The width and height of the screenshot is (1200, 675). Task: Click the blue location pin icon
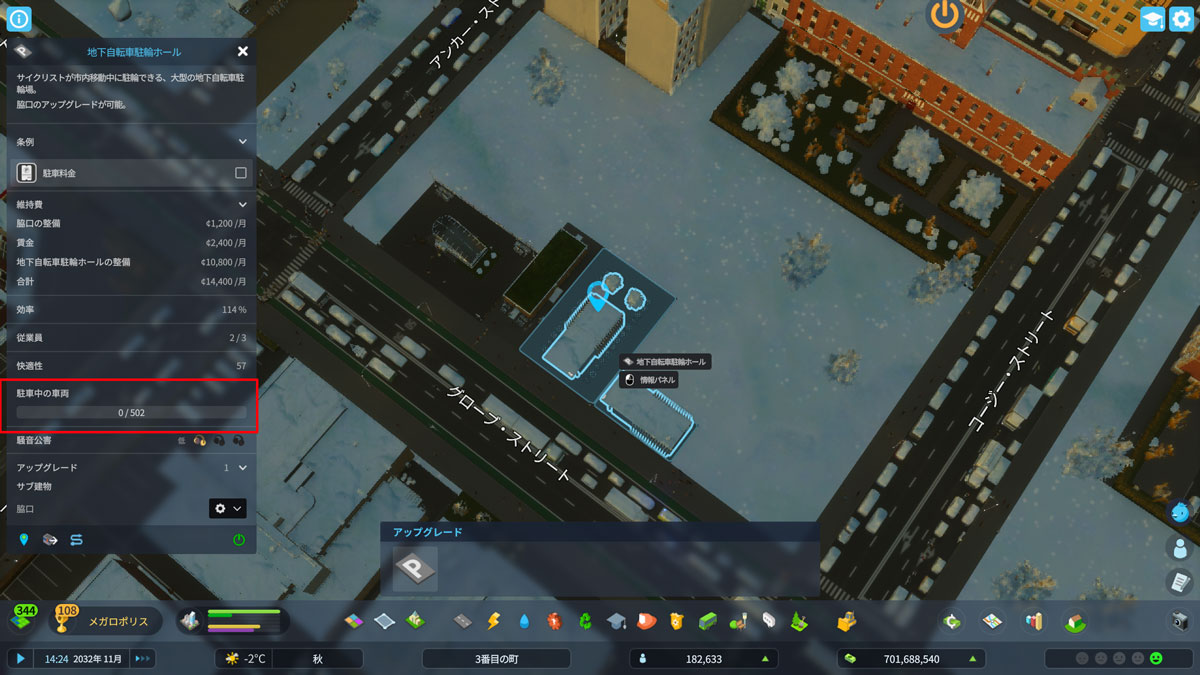coord(24,539)
